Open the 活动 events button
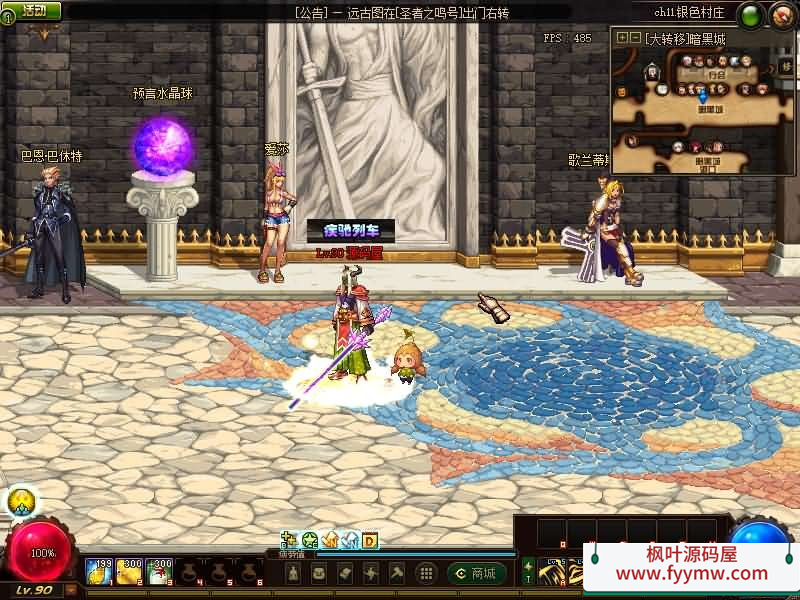The height and width of the screenshot is (600, 800). tap(33, 10)
